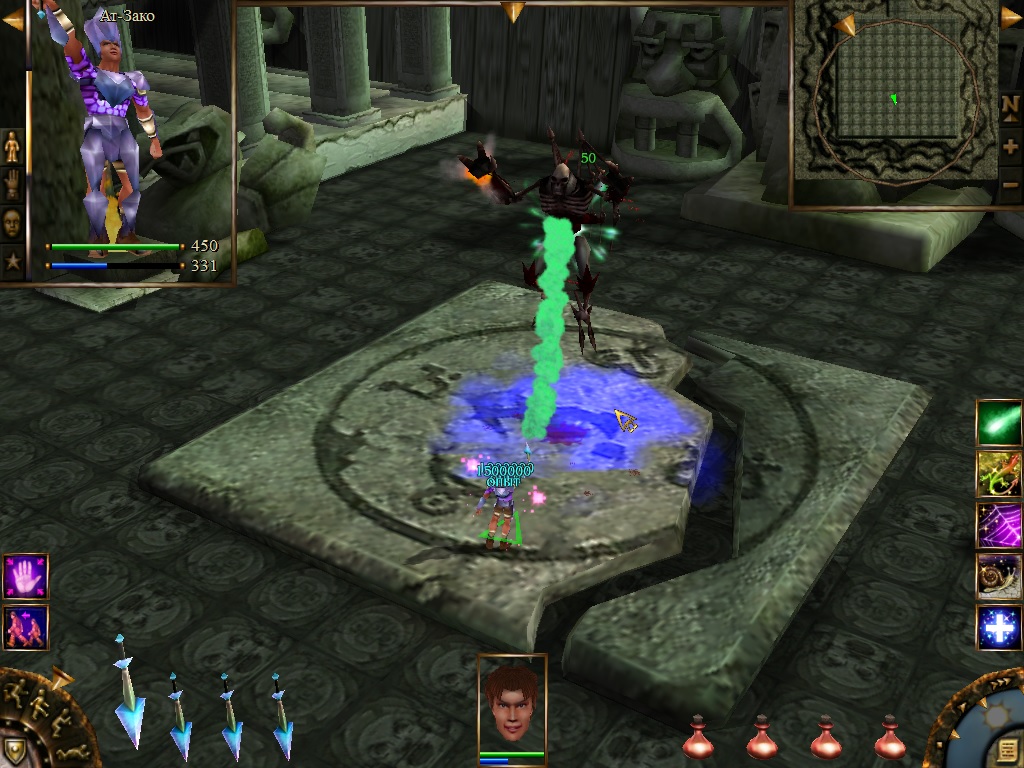Open the hand tab beside portrait
Screen dimensions: 1024x768
(x=12, y=184)
